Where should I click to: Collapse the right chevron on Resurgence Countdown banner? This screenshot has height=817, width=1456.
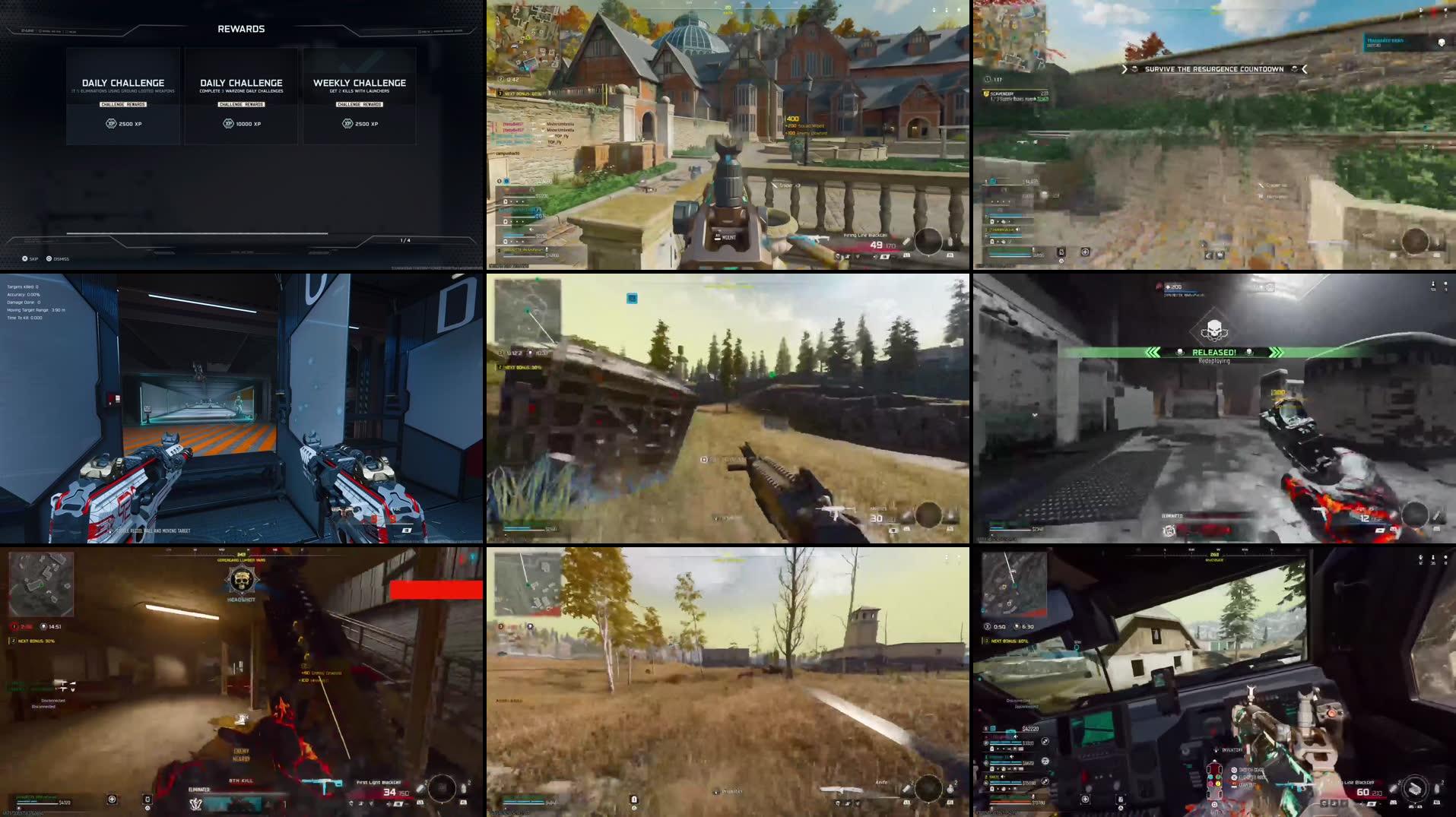pyautogui.click(x=1305, y=69)
